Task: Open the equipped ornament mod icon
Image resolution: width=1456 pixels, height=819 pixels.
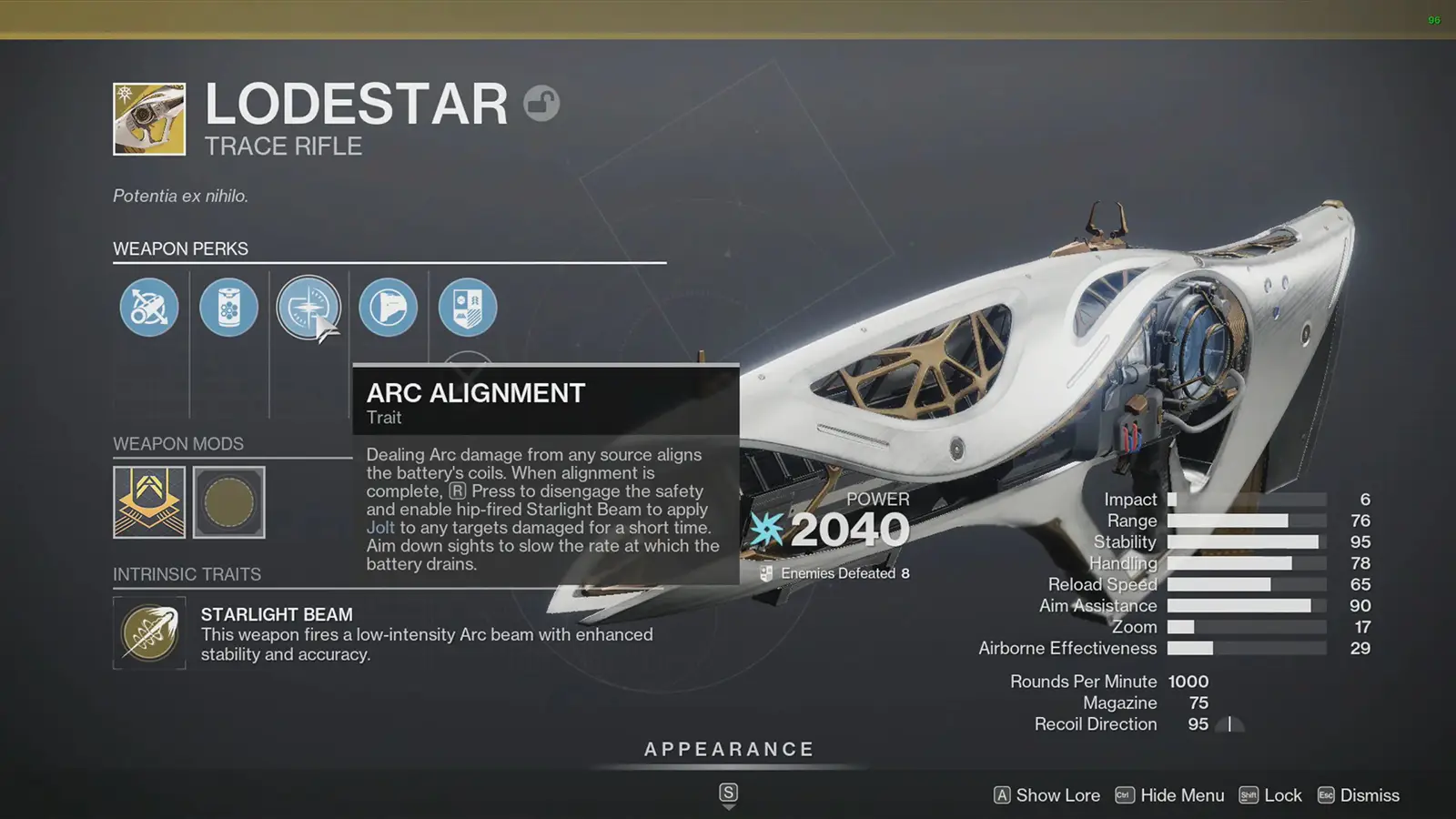Action: (x=148, y=501)
